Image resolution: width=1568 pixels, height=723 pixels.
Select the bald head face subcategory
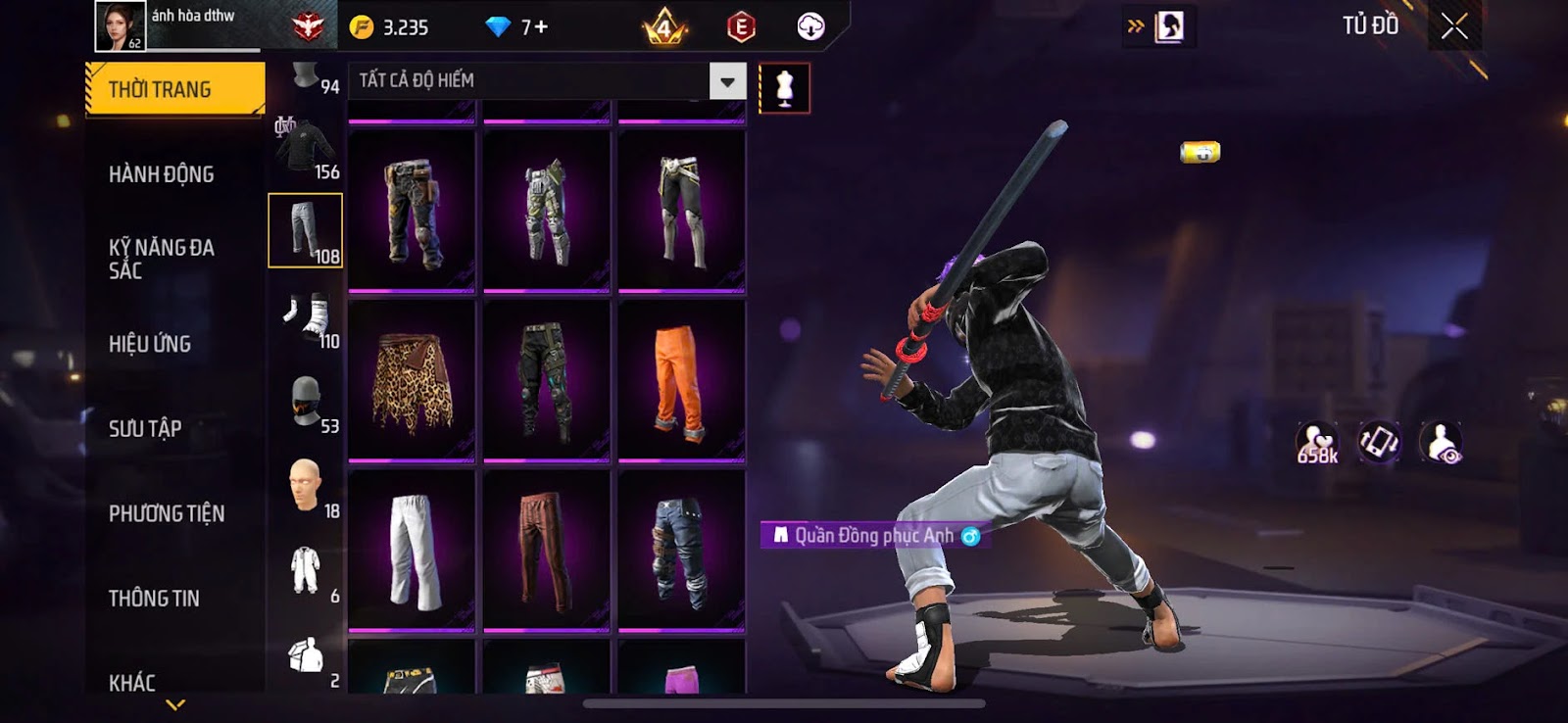(306, 486)
